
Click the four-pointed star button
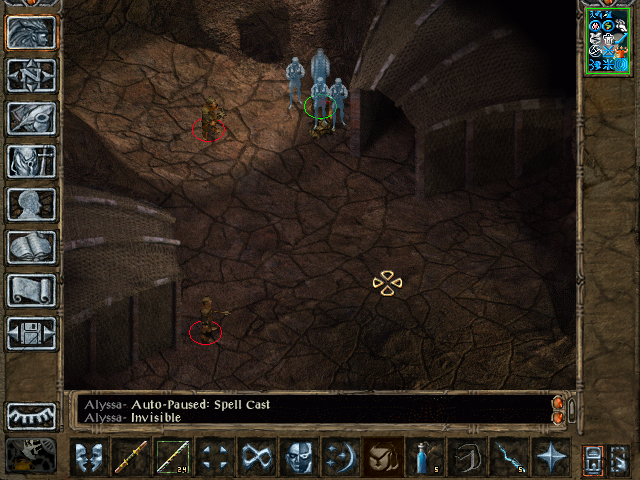550,457
